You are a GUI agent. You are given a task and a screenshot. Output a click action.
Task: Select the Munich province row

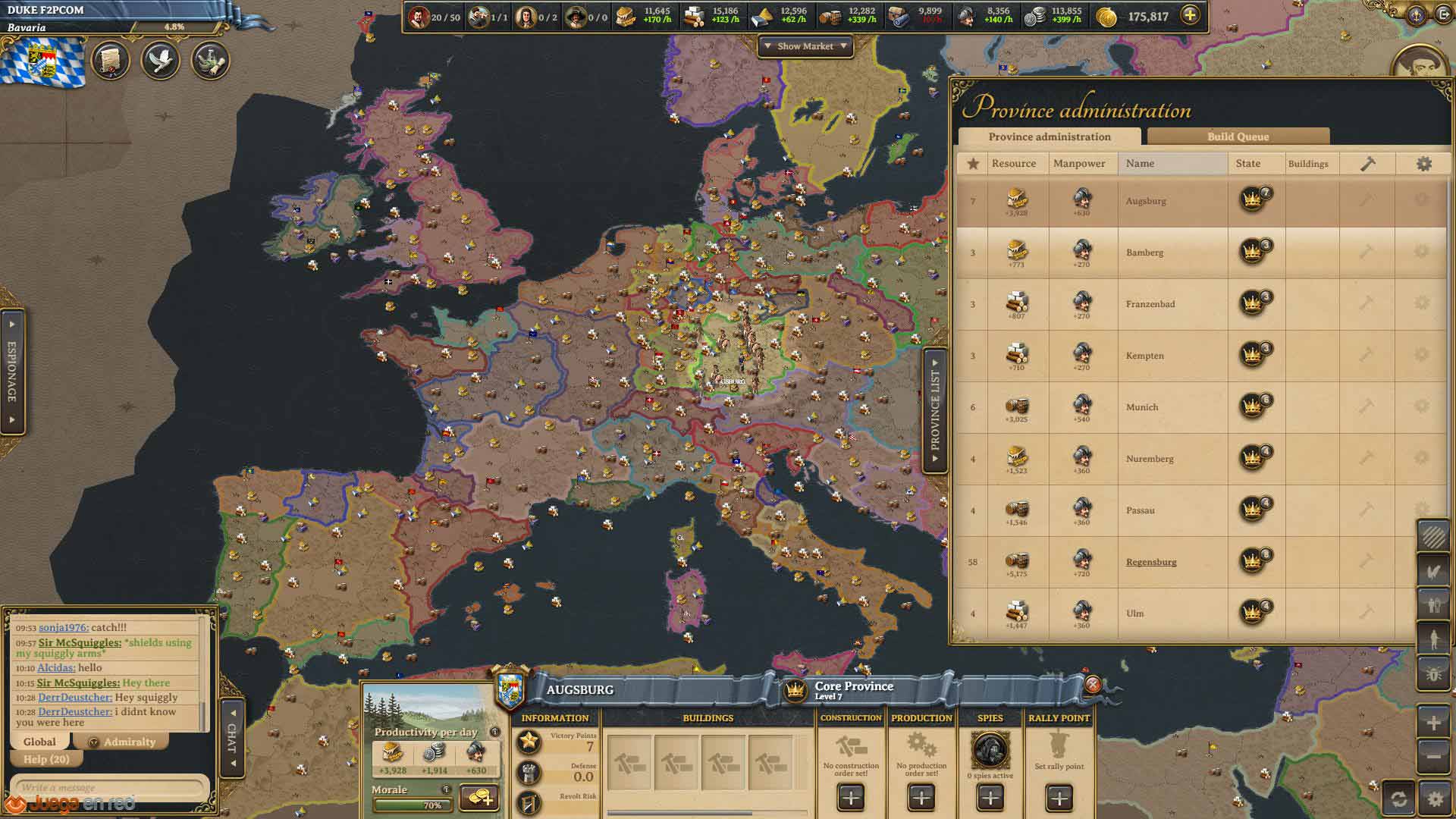(x=1142, y=407)
